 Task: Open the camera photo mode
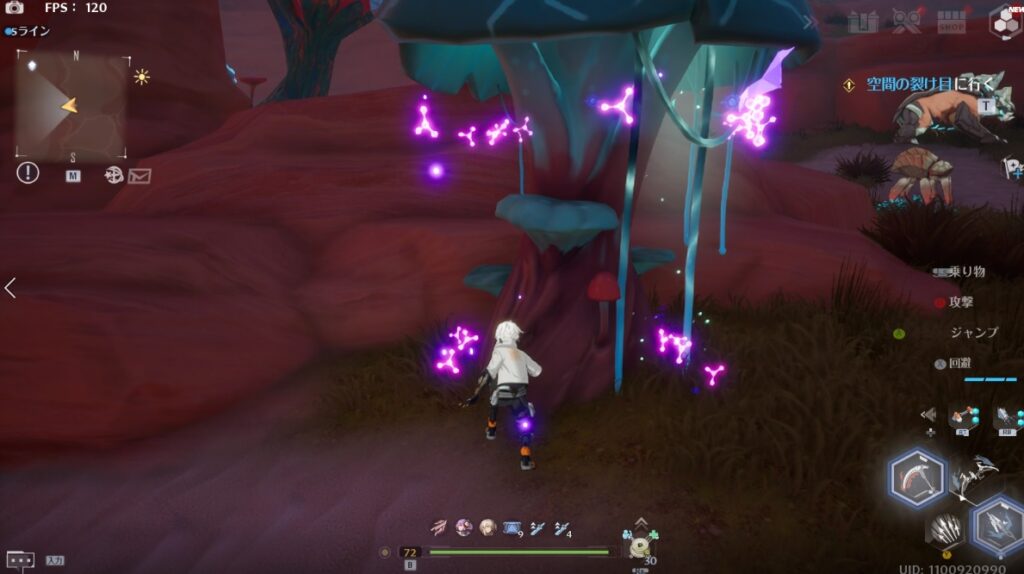tap(15, 8)
